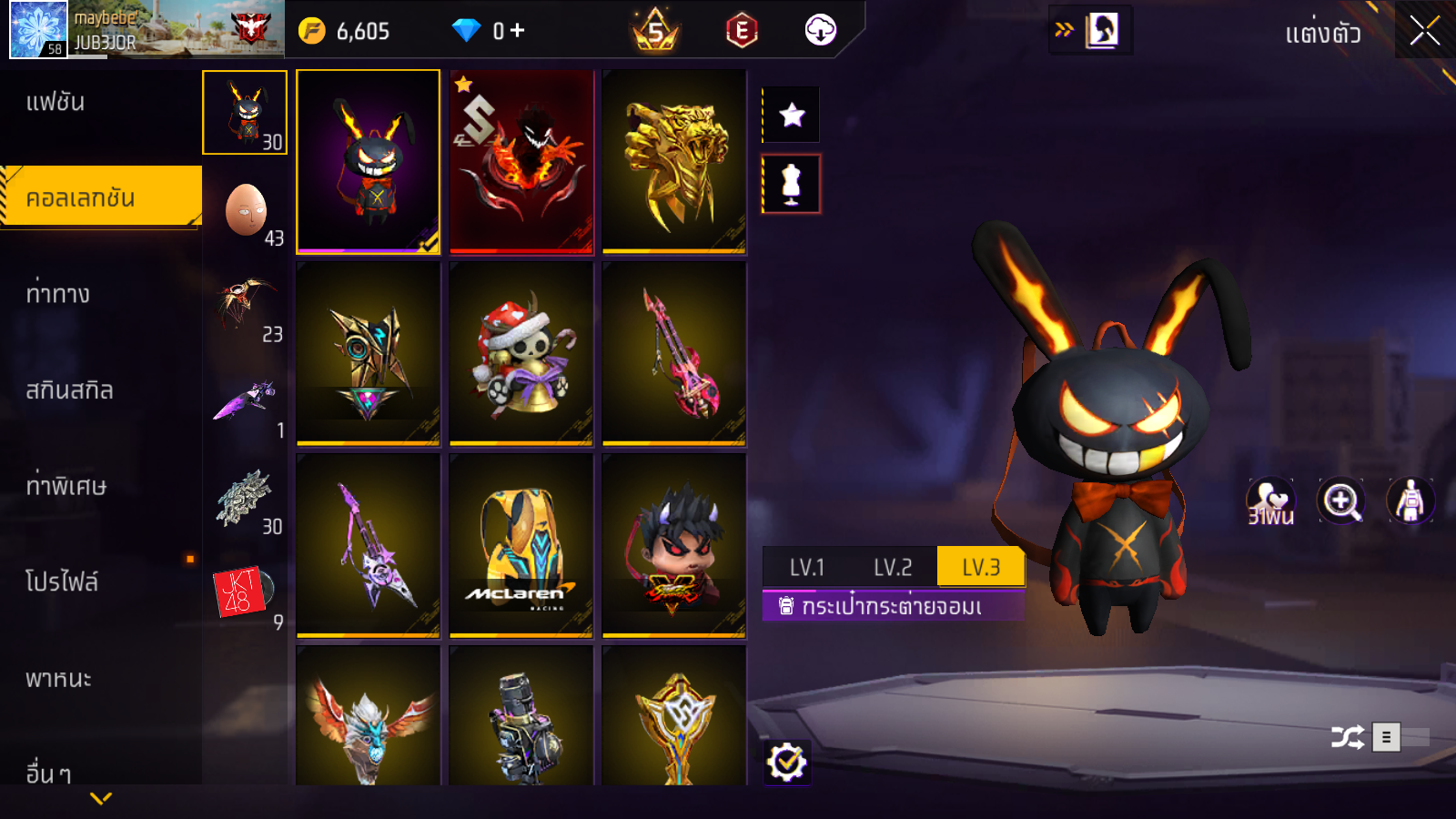1456x819 pixels.
Task: Open the cloud download icon
Action: (x=820, y=31)
